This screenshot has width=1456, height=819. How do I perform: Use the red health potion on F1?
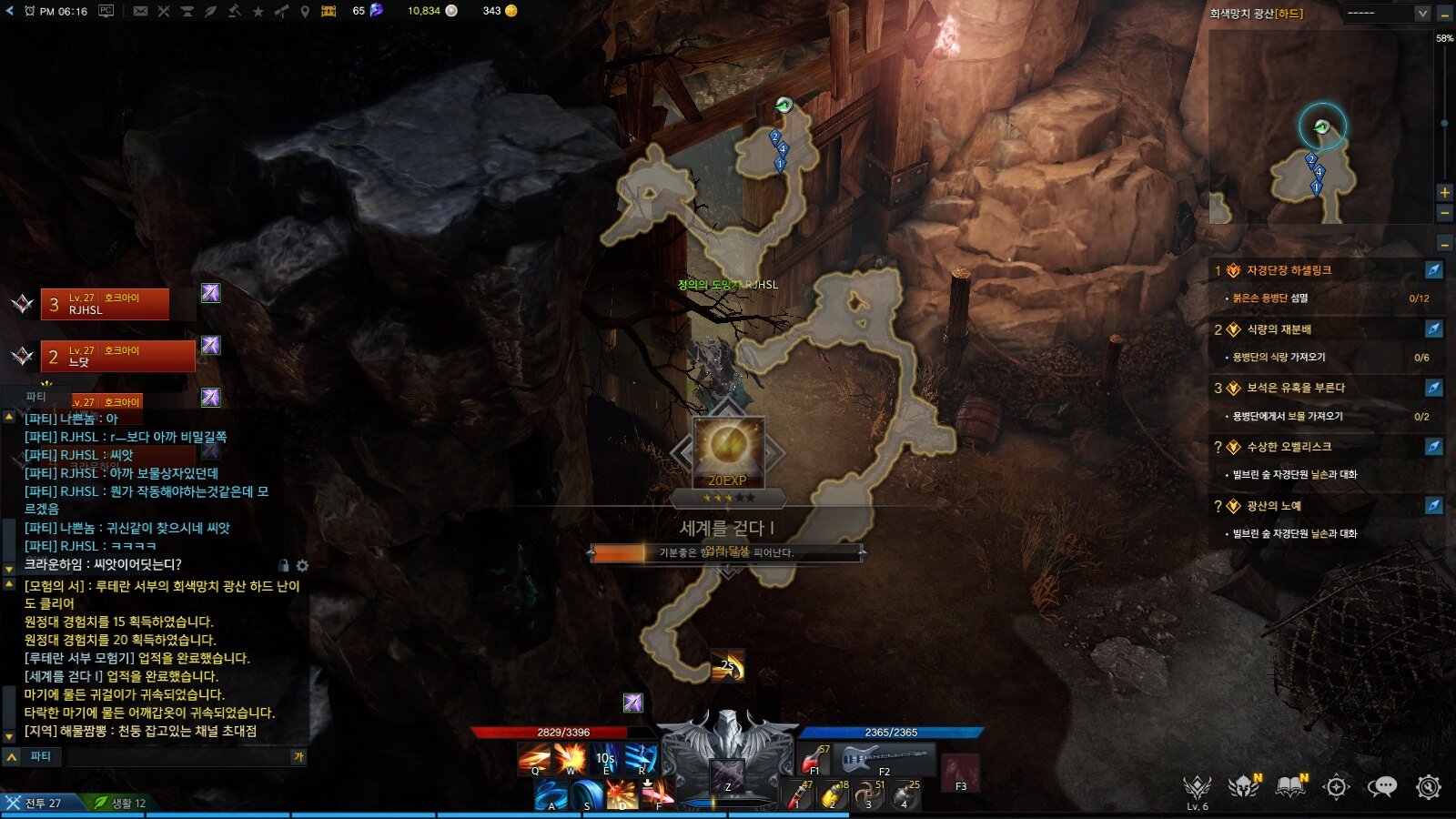point(814,758)
